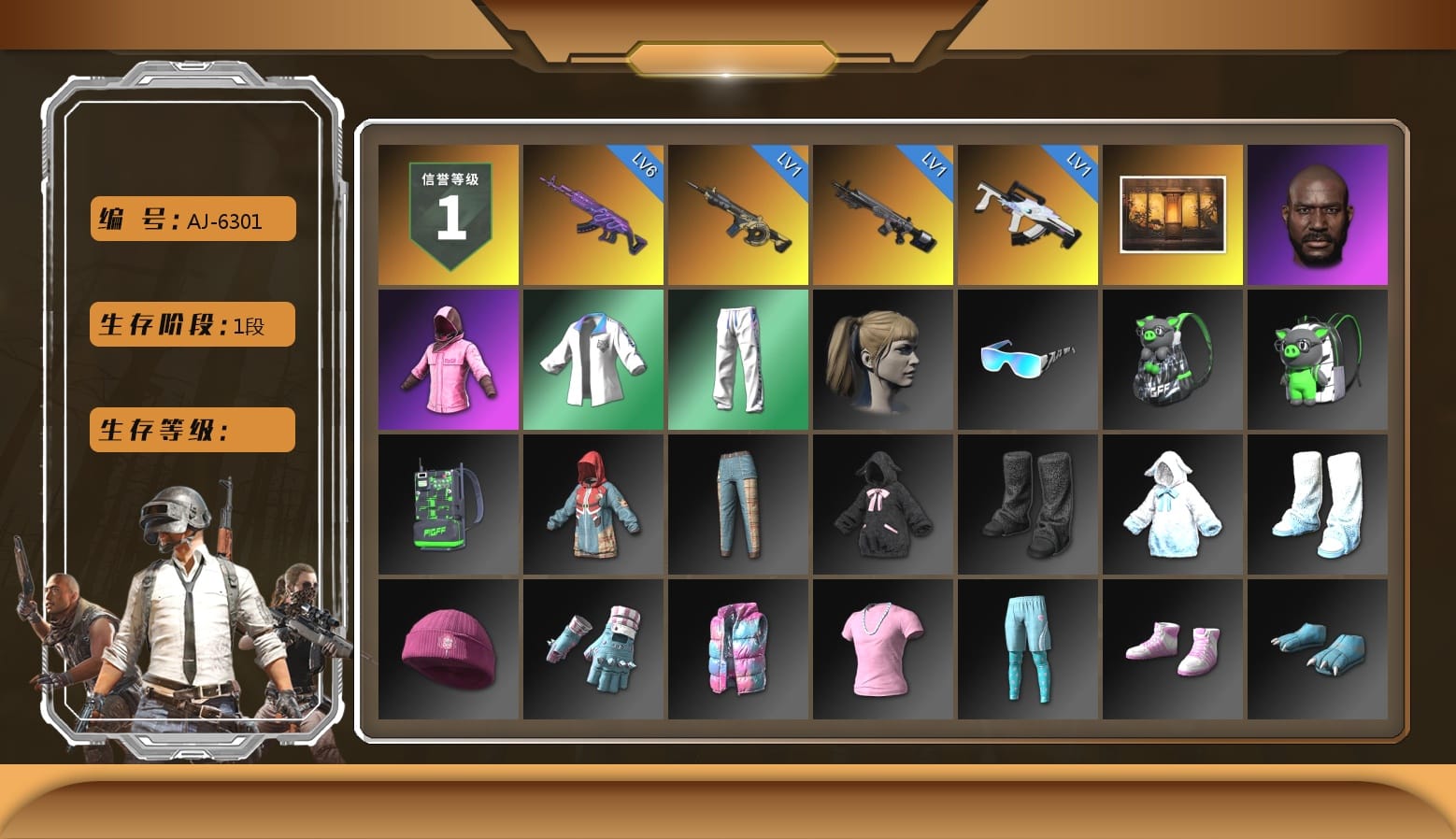
Task: Open the male character face item
Action: [1318, 213]
